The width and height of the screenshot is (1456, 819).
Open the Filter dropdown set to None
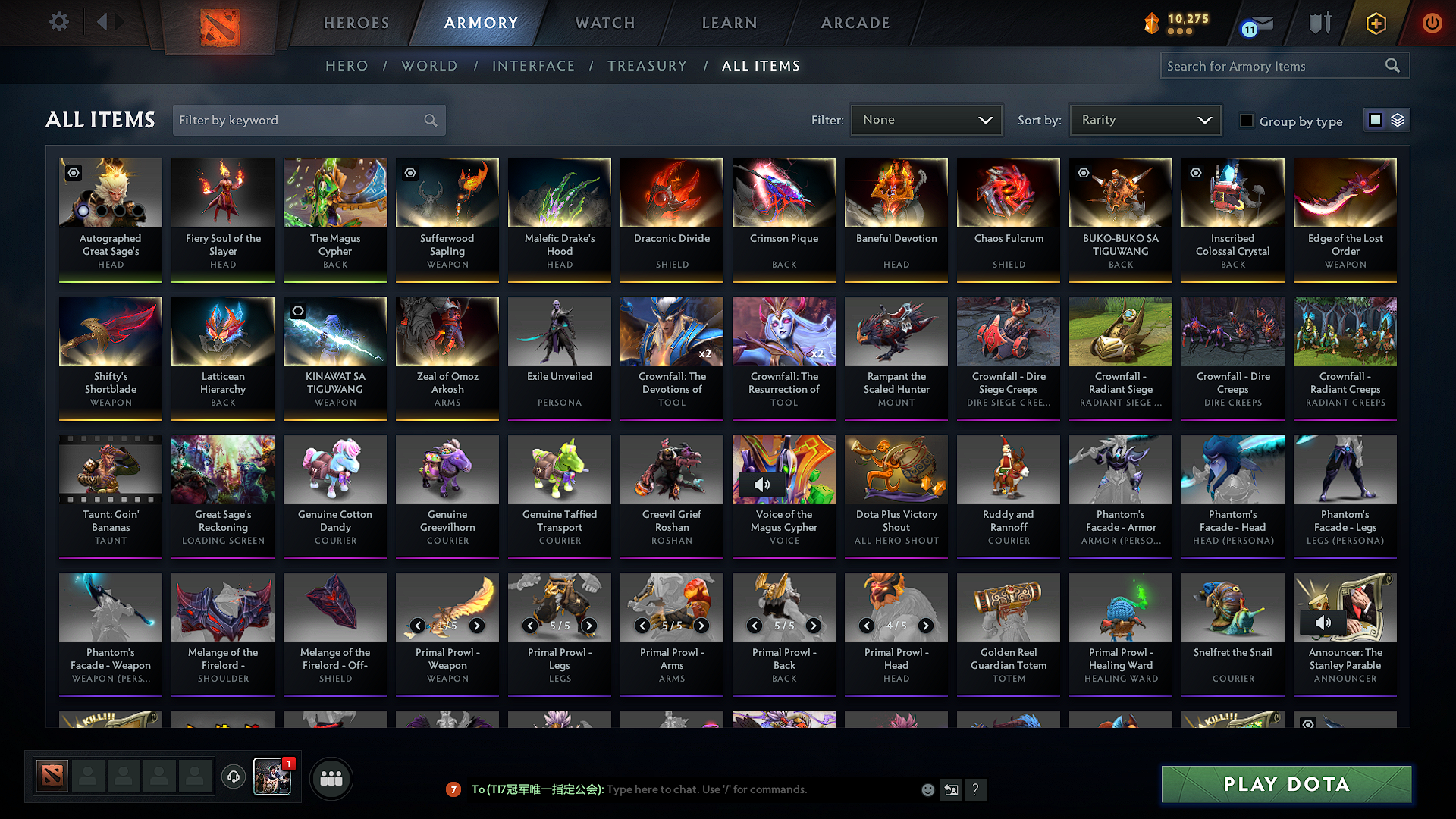click(926, 119)
